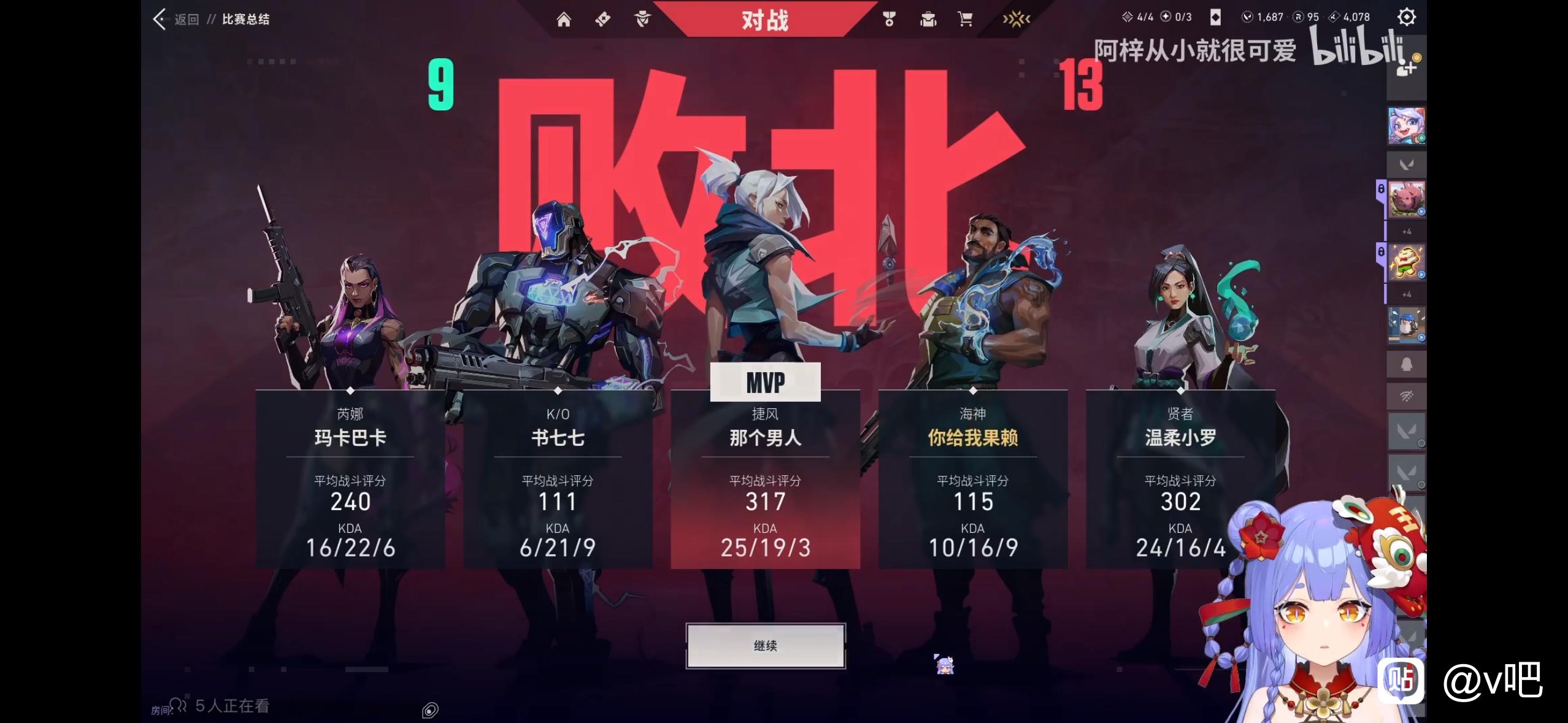Select 那个男人 MVP player card
The width and height of the screenshot is (1568, 723).
[x=765, y=478]
